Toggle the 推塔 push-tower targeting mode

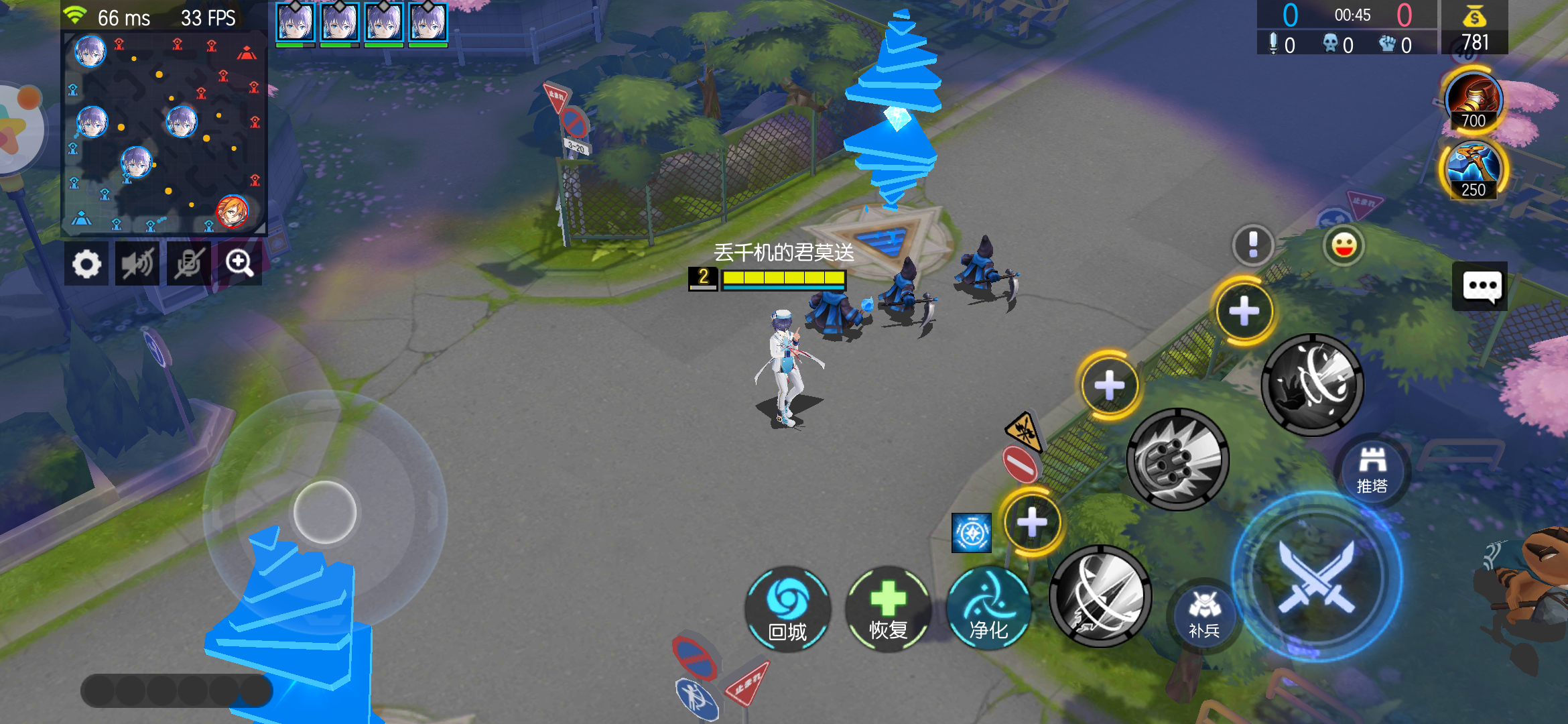(1371, 469)
